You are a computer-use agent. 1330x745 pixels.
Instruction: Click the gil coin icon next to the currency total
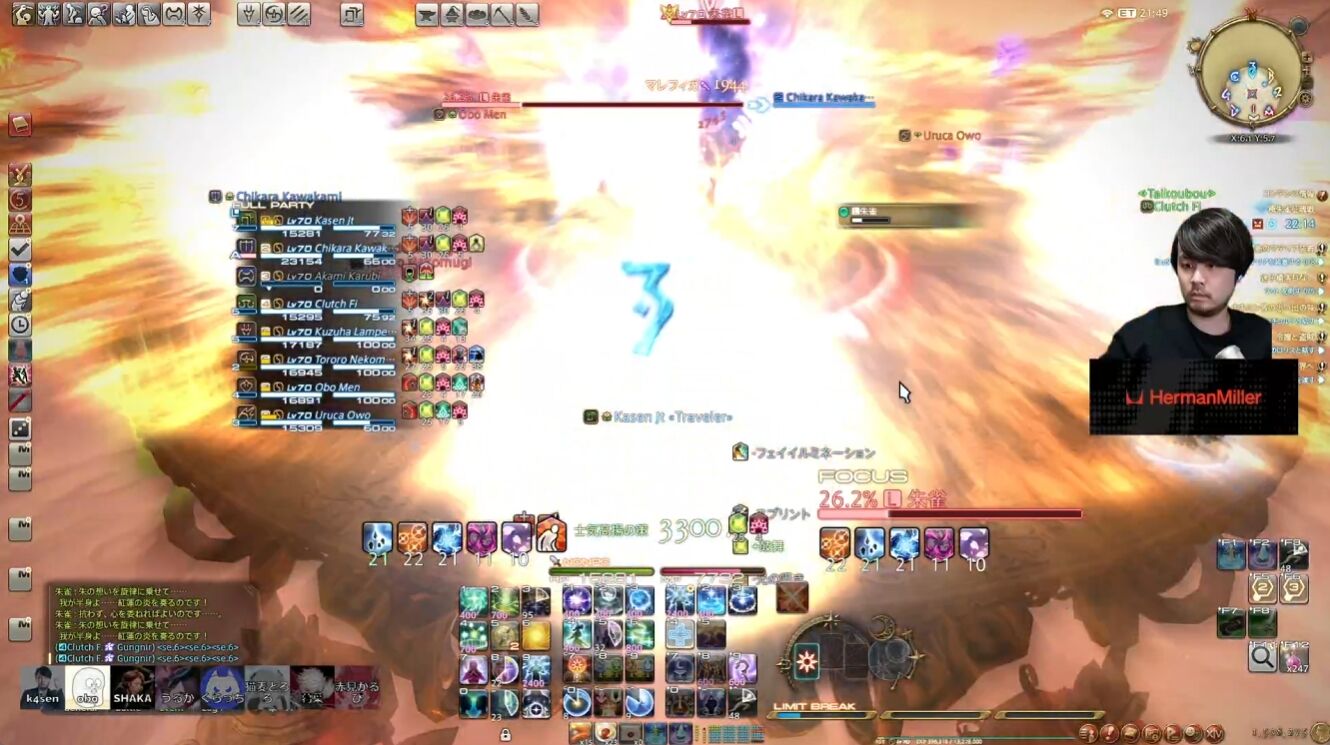(x=1318, y=733)
